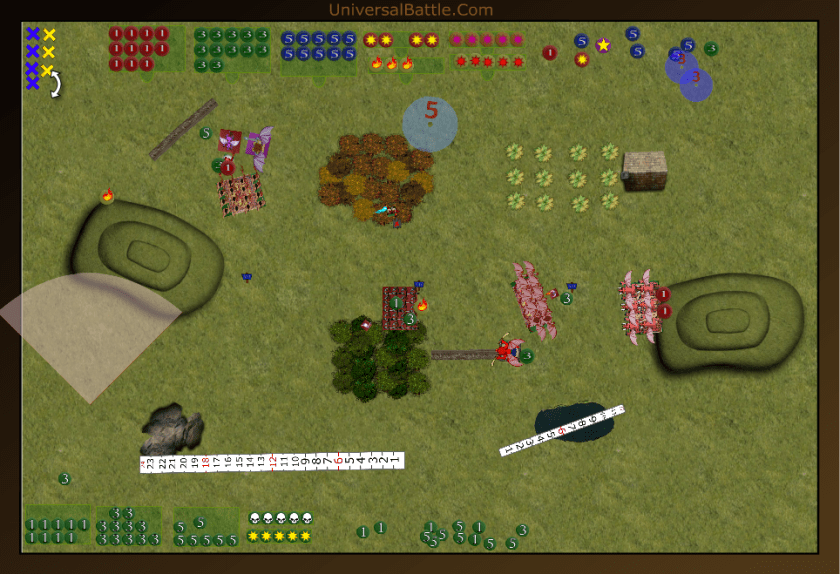Choose the large blue circle template marked 5
Viewport: 840px width, 574px height.
tap(430, 123)
